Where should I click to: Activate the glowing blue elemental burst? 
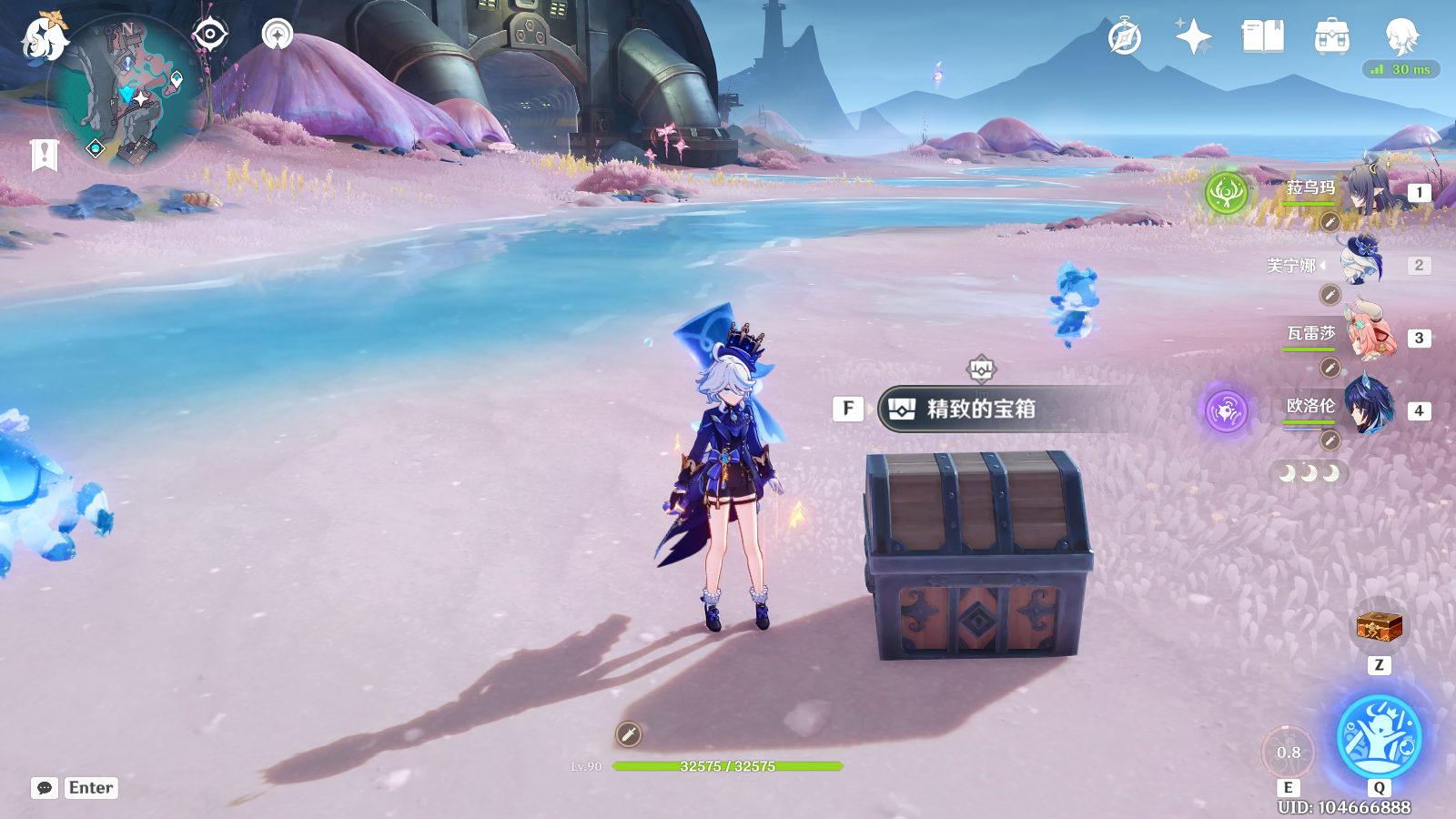tap(1379, 736)
